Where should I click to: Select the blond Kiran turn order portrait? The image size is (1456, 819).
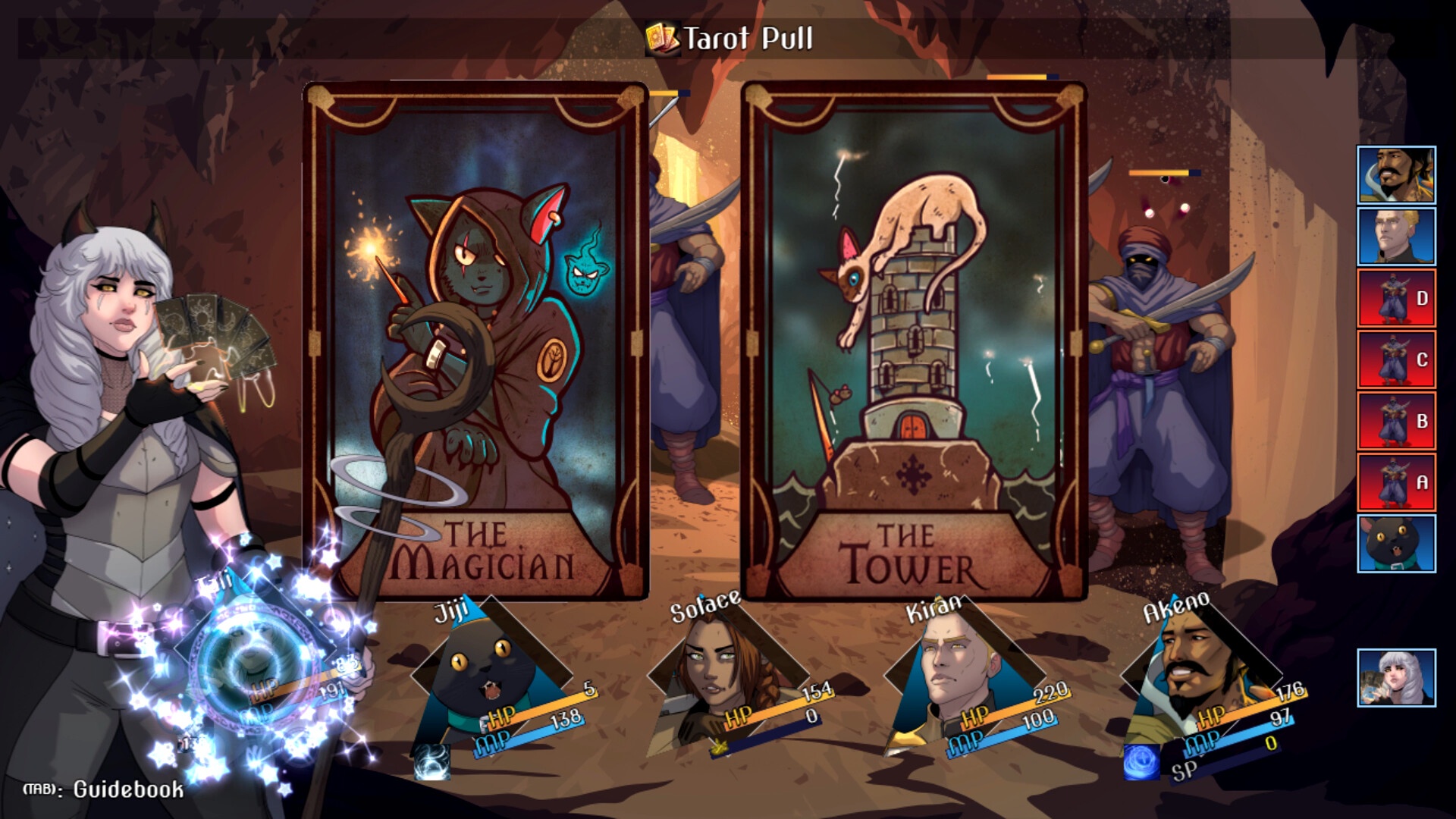(x=1396, y=237)
